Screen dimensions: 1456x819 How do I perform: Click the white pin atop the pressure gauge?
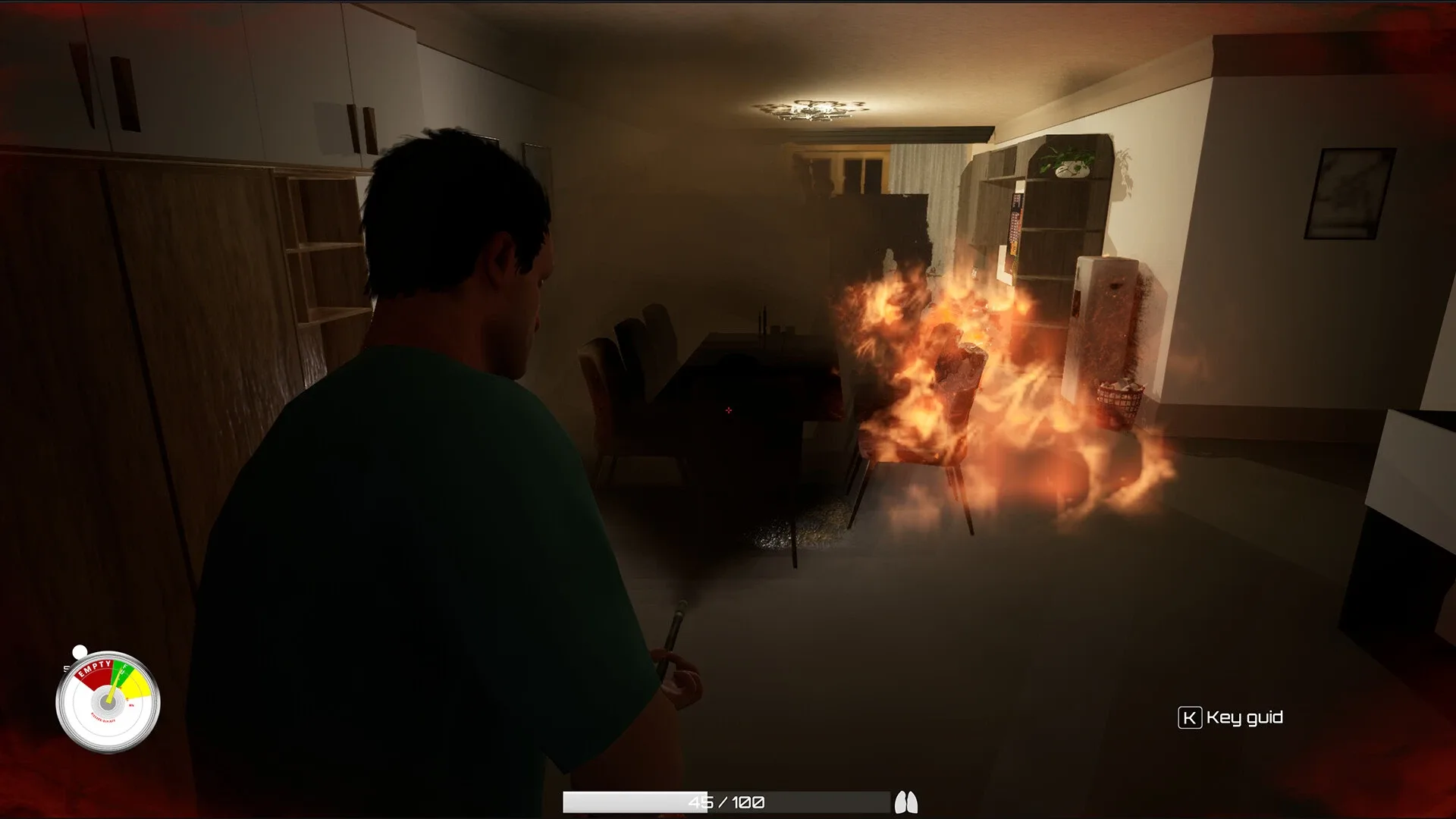coord(79,651)
